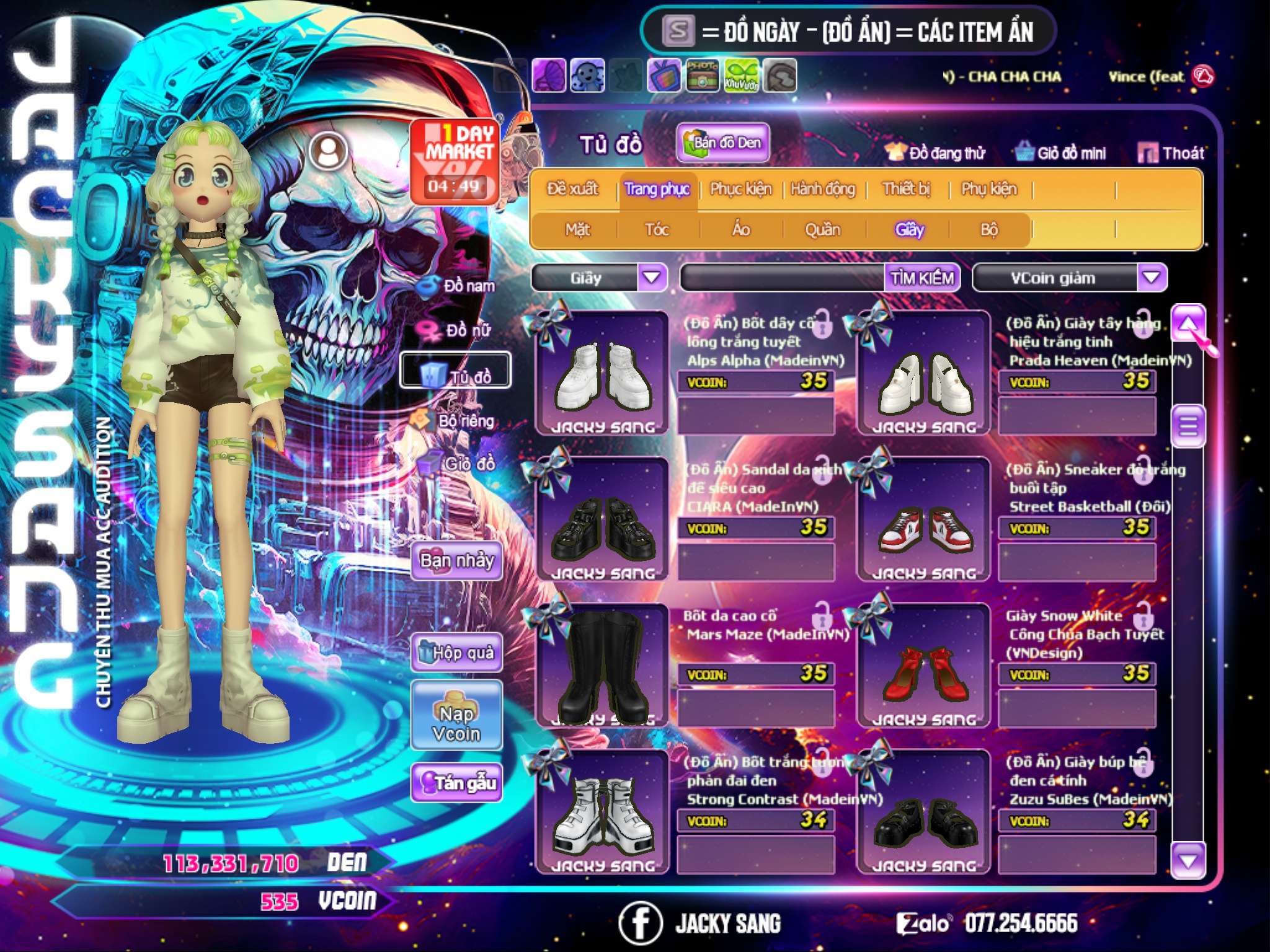The image size is (1270, 952).
Task: Open the Hộp quà gift box
Action: click(456, 653)
